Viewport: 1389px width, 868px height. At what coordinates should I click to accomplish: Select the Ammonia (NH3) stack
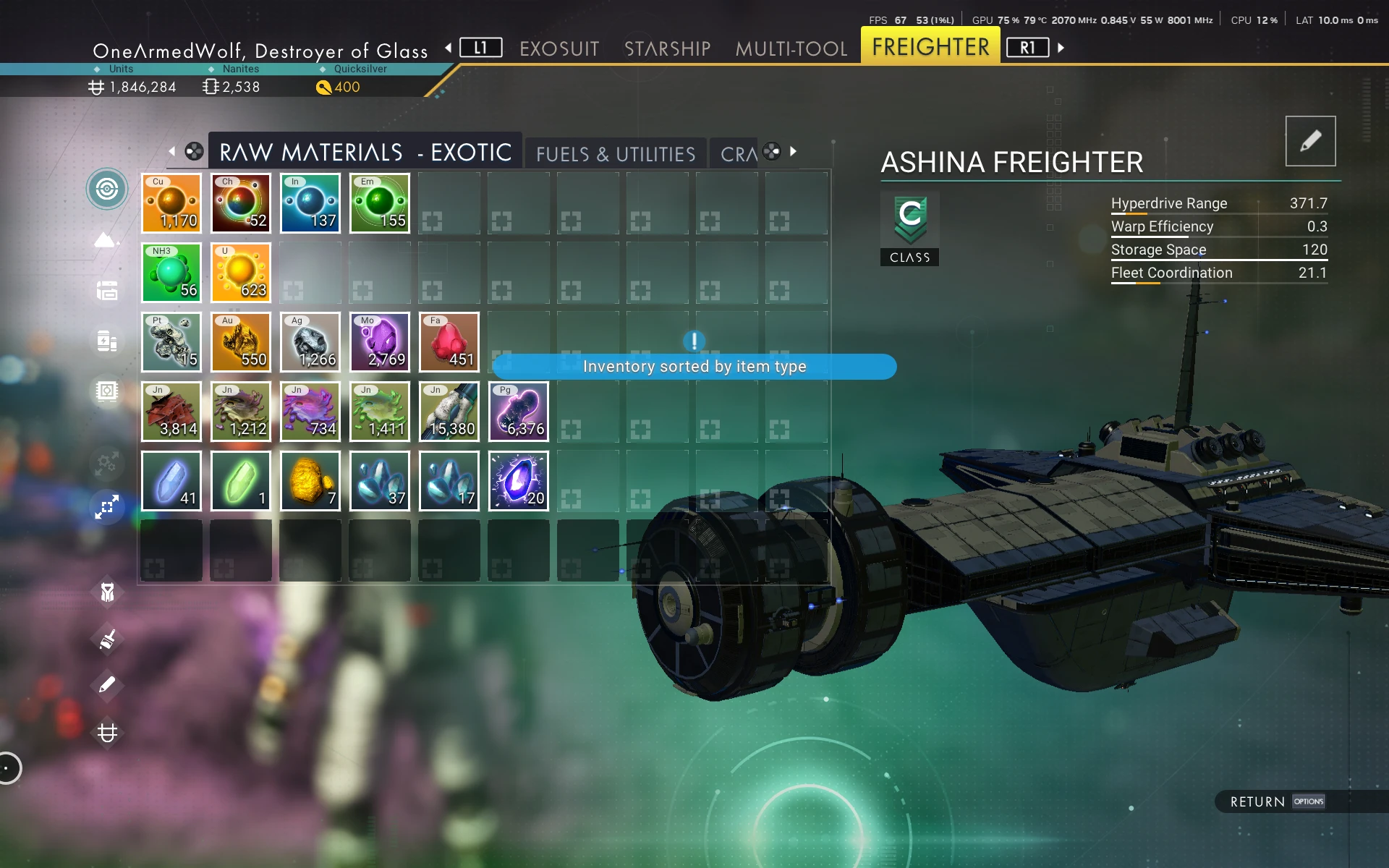coord(171,273)
